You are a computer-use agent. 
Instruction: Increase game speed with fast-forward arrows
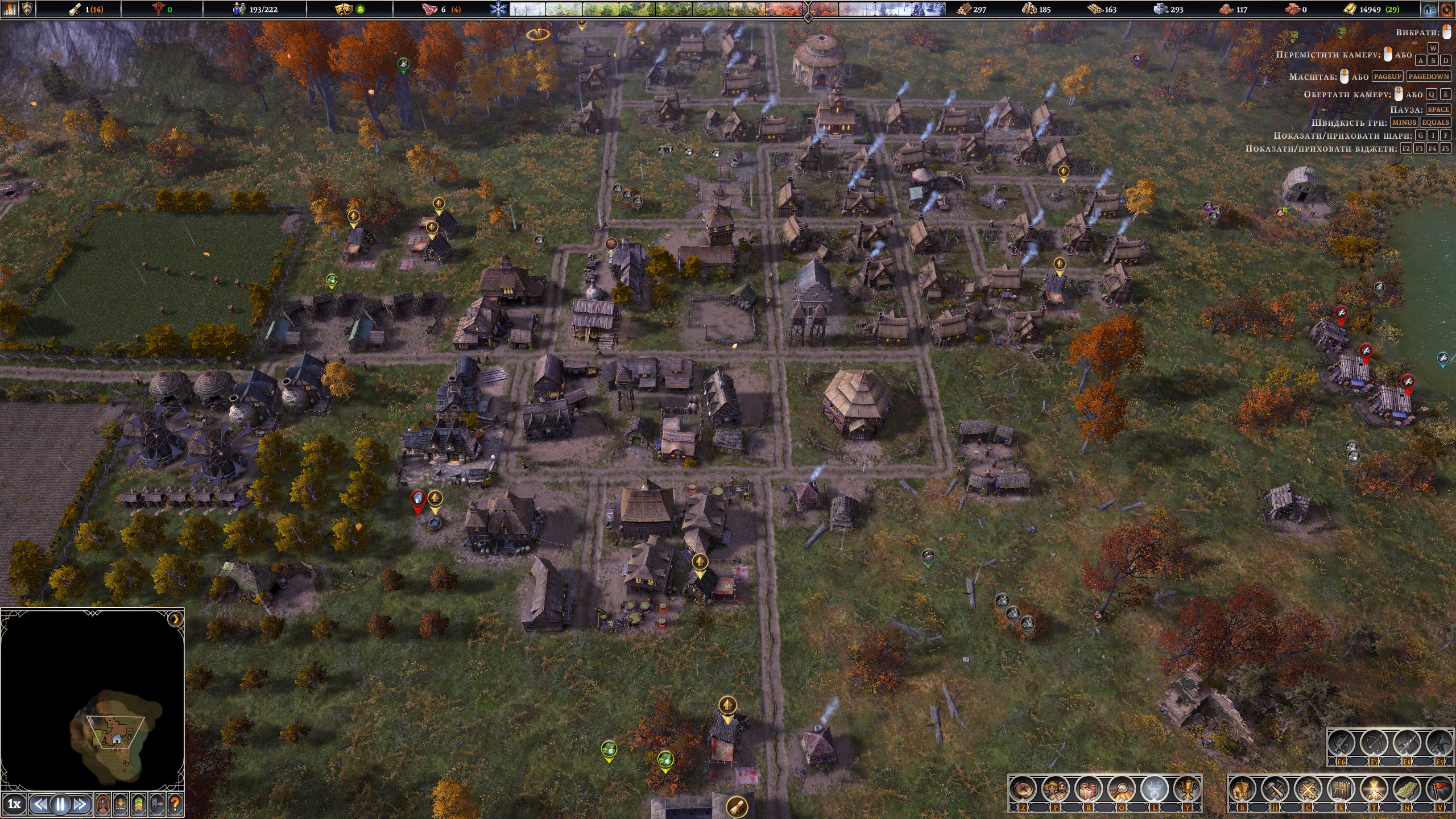80,804
